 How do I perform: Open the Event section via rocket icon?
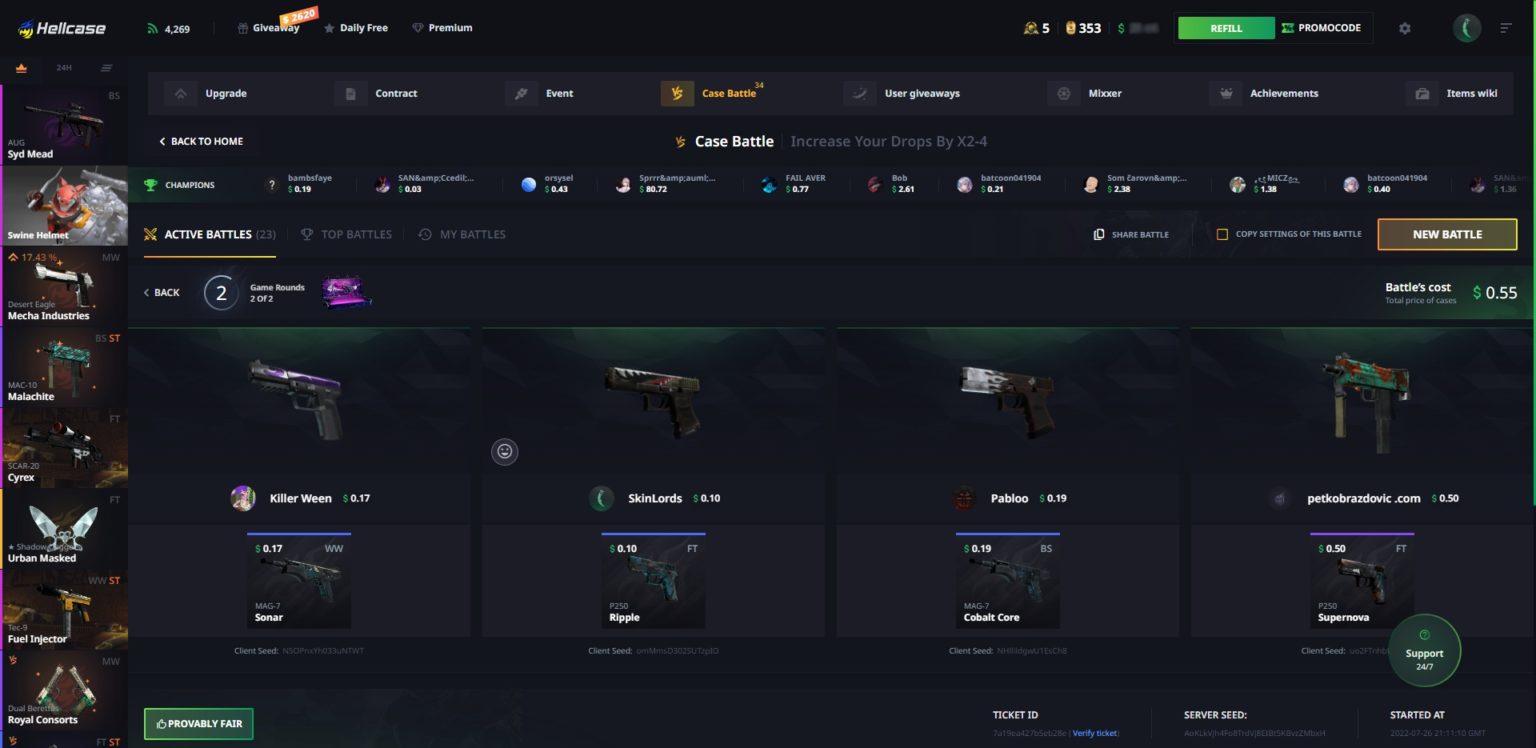521,93
